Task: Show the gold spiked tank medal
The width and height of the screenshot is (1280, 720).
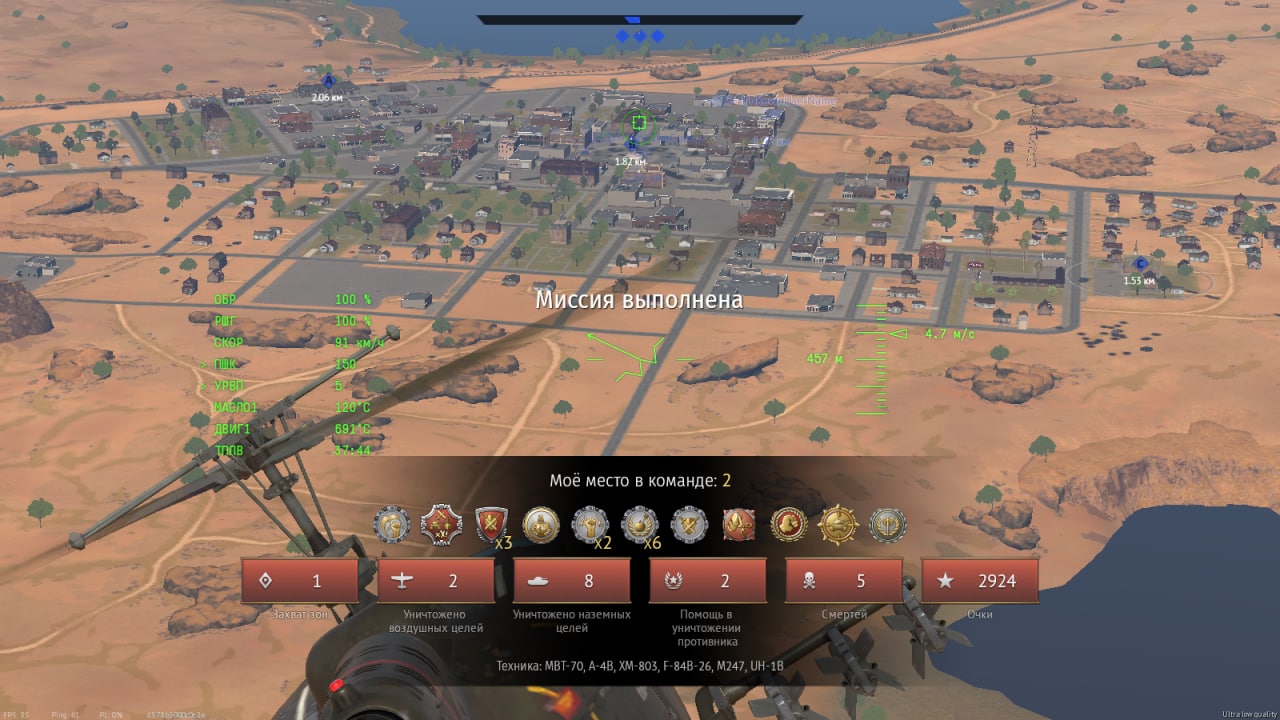Action: (838, 524)
